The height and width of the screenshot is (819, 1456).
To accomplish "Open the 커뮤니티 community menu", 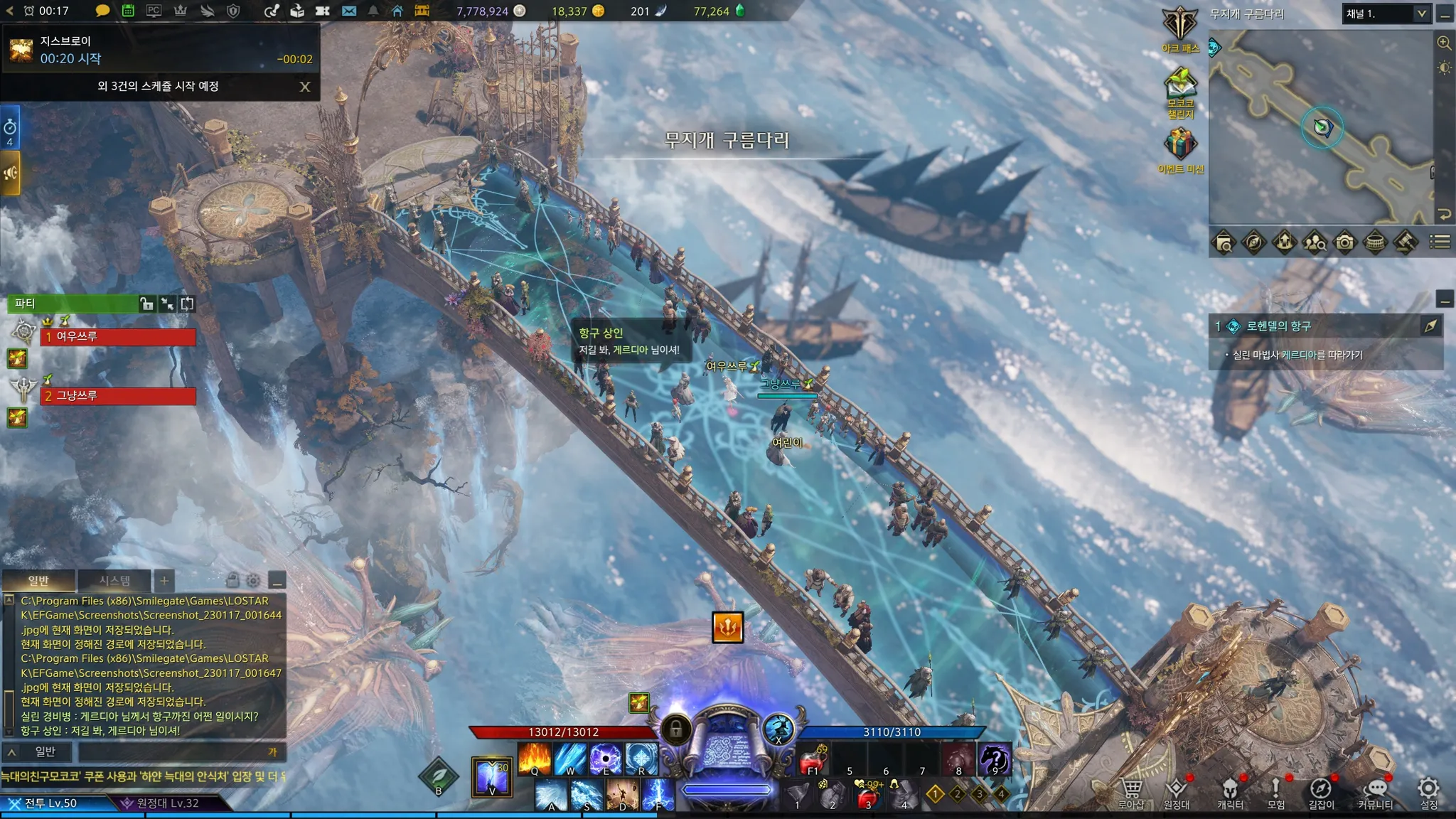I will tap(1376, 793).
